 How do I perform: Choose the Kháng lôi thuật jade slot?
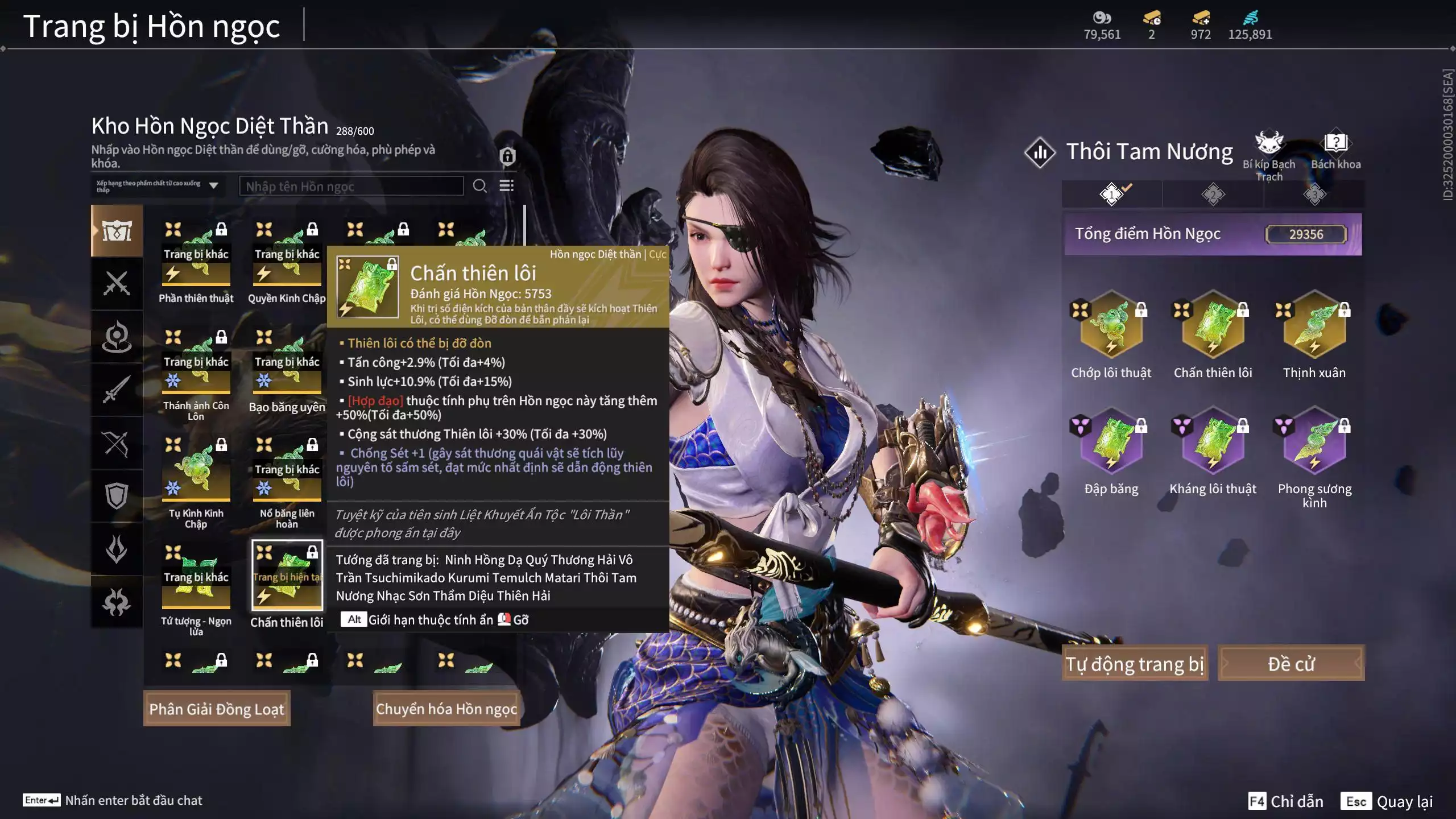1213,444
